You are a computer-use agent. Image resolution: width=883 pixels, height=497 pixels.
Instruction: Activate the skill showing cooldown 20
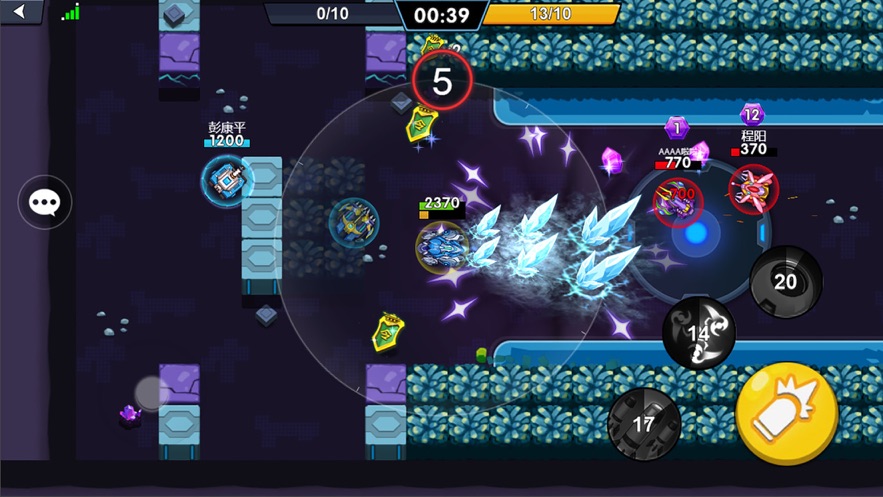coord(786,282)
